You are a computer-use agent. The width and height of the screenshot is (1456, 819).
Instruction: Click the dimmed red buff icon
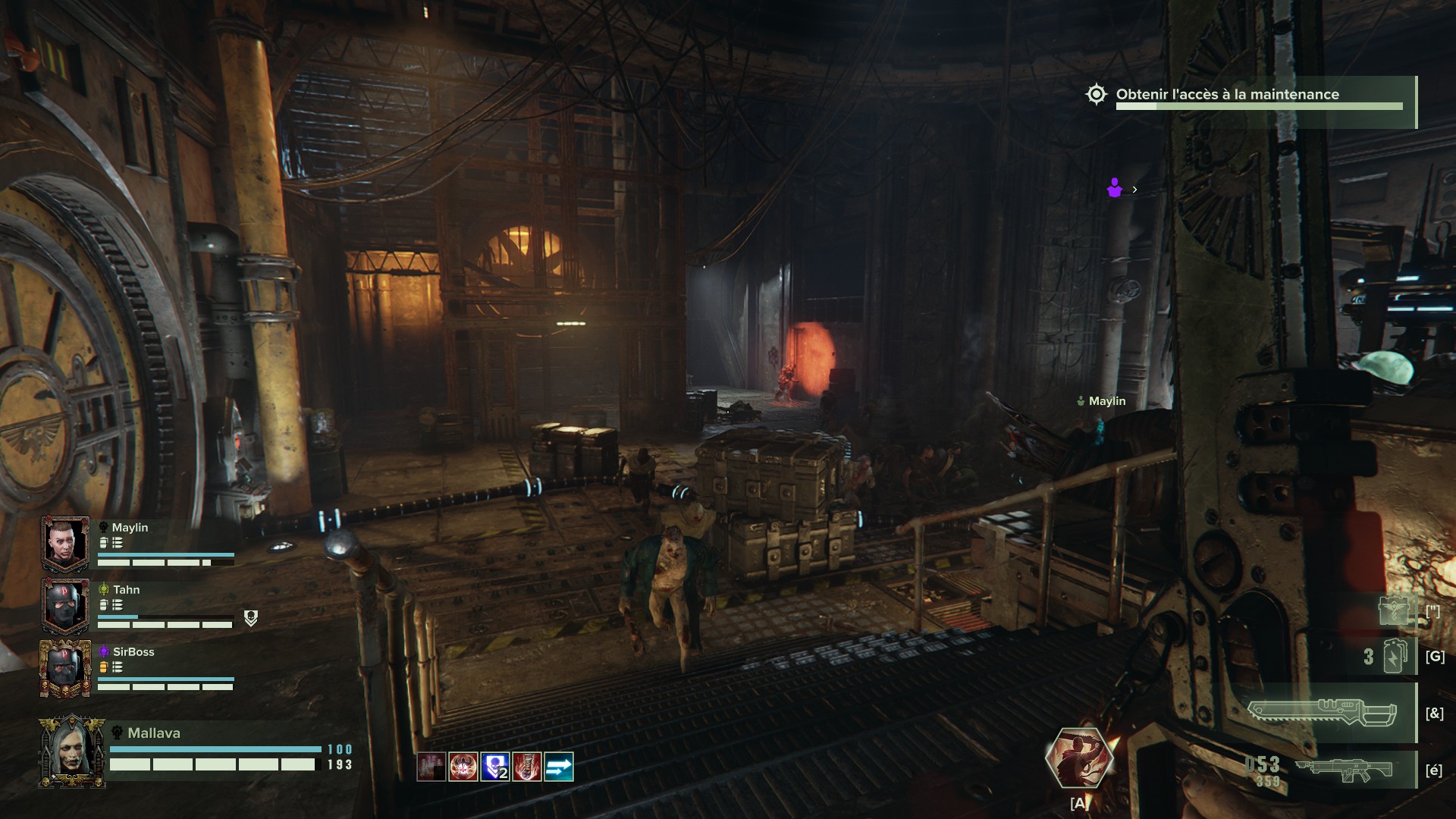click(x=431, y=767)
